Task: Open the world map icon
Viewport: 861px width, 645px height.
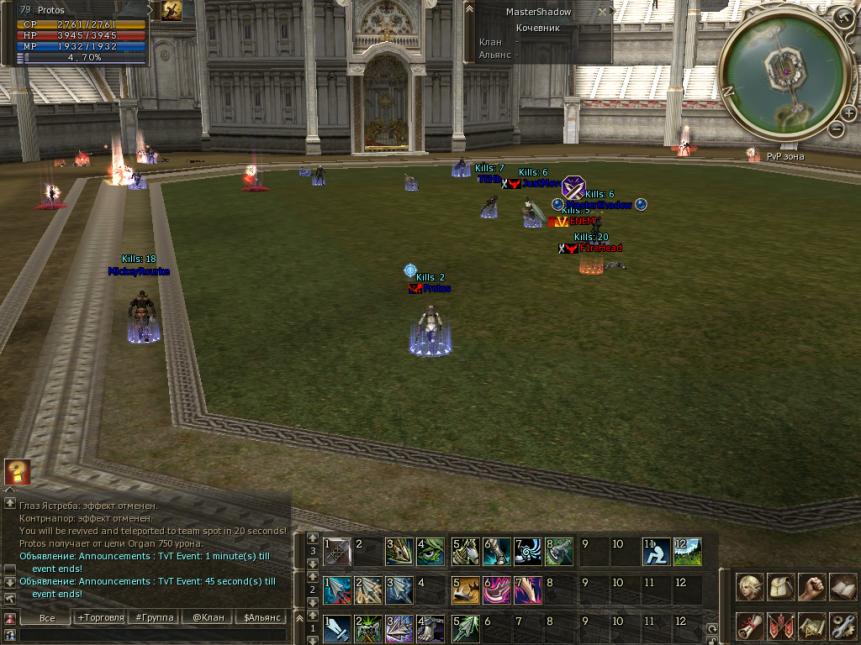Action: point(812,625)
